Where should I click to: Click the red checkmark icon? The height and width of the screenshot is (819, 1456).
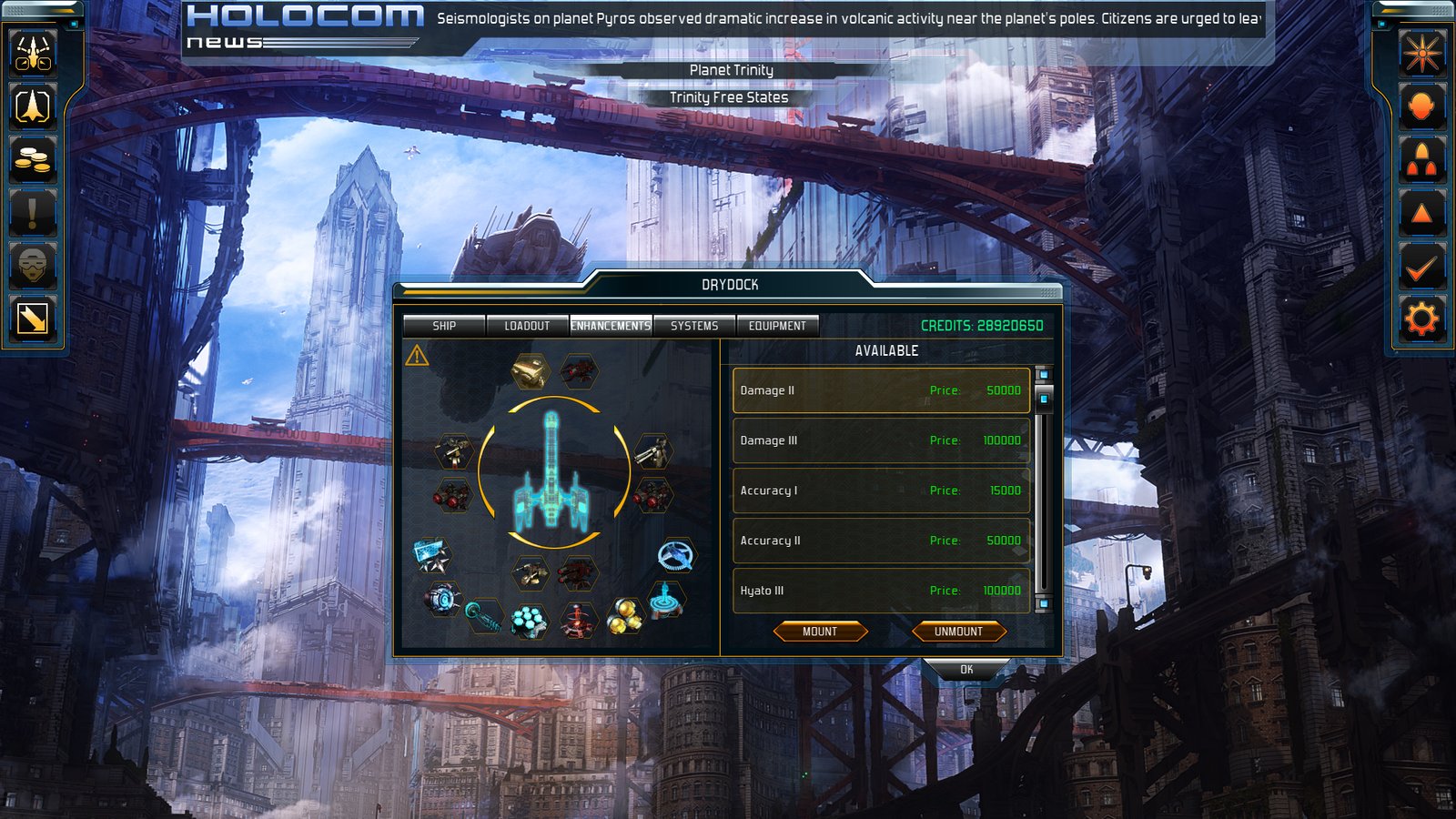coord(1421,267)
